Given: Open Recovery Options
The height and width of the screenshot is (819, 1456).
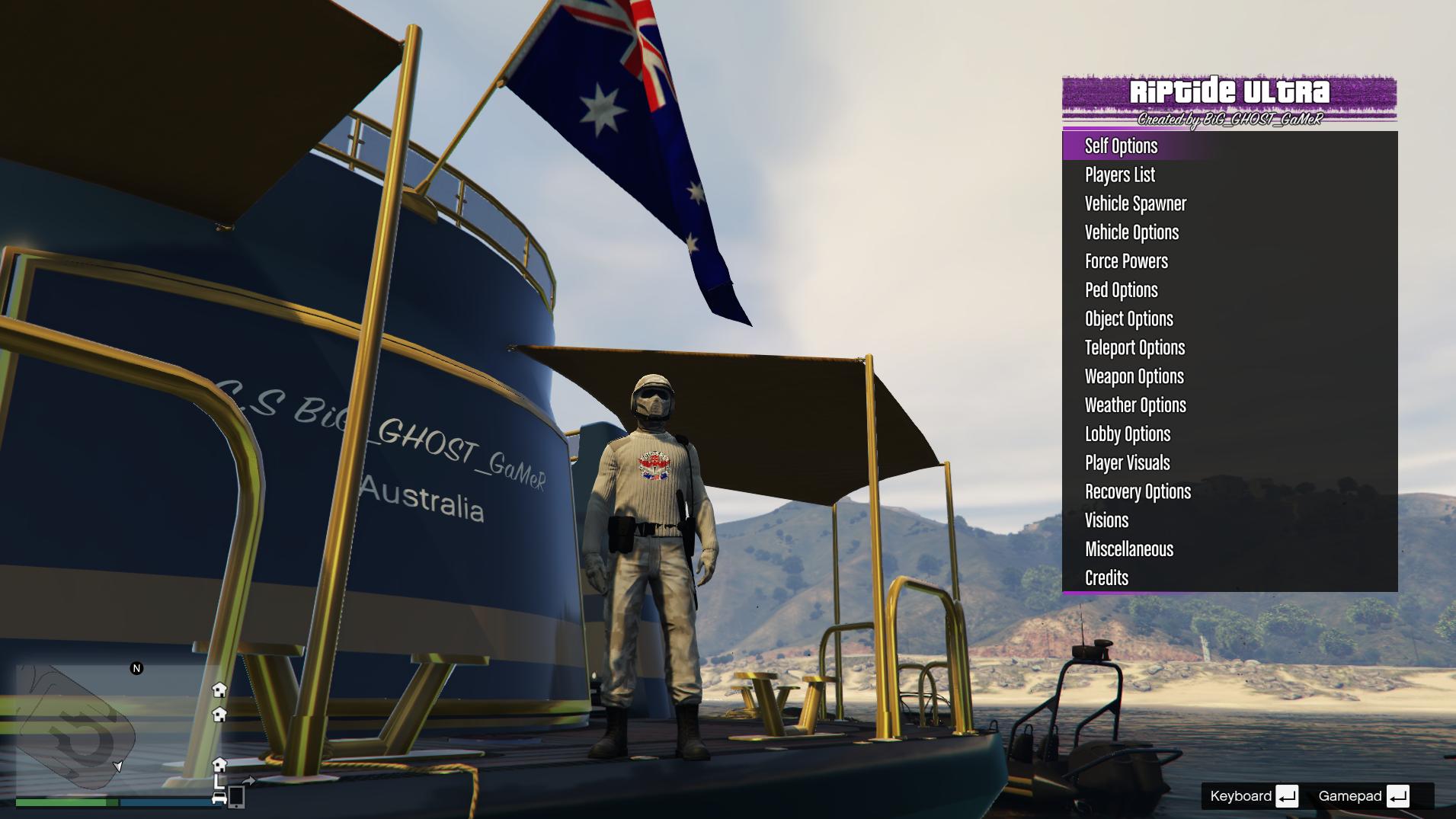Looking at the screenshot, I should tap(1138, 492).
